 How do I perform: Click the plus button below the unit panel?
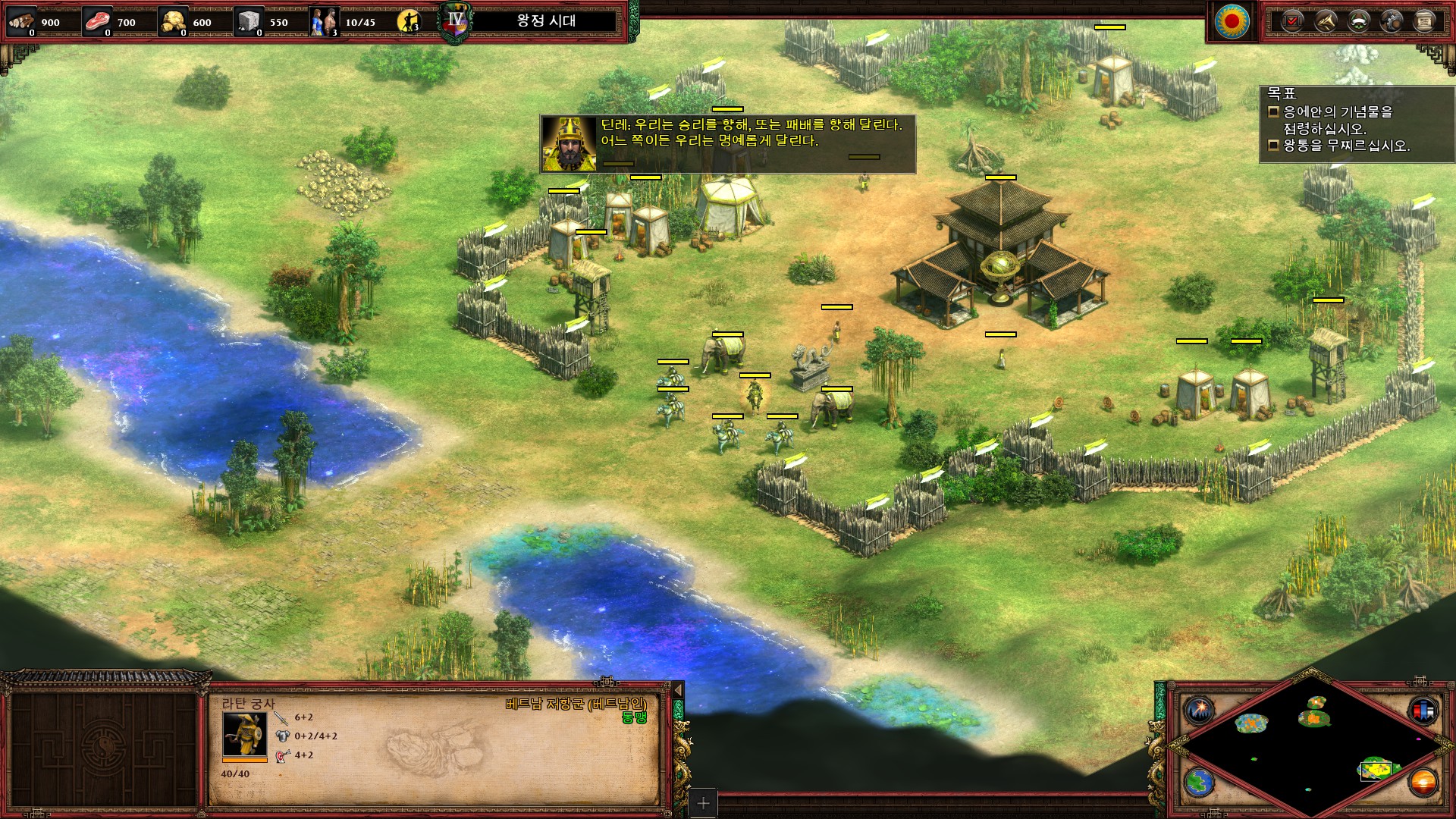(x=703, y=803)
